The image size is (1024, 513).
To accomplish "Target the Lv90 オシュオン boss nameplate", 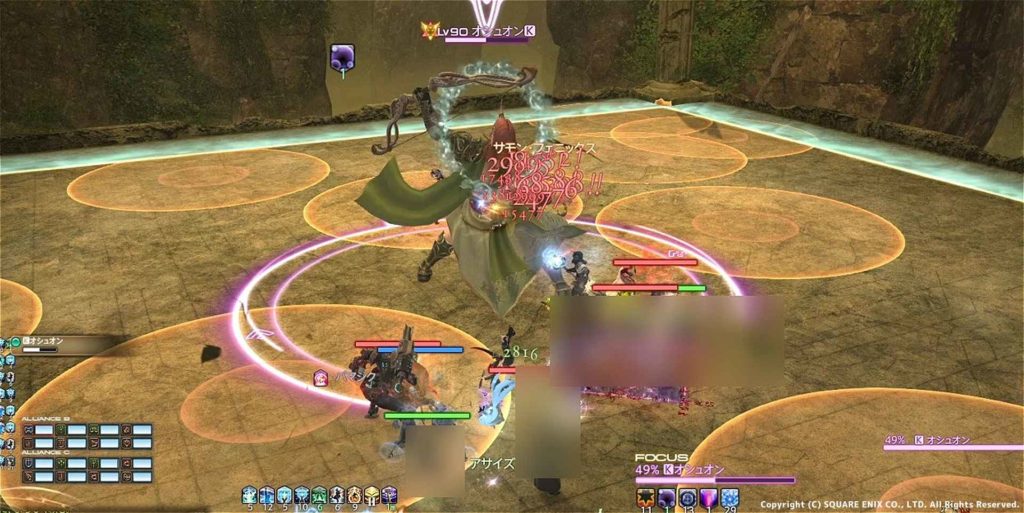I will coord(480,32).
